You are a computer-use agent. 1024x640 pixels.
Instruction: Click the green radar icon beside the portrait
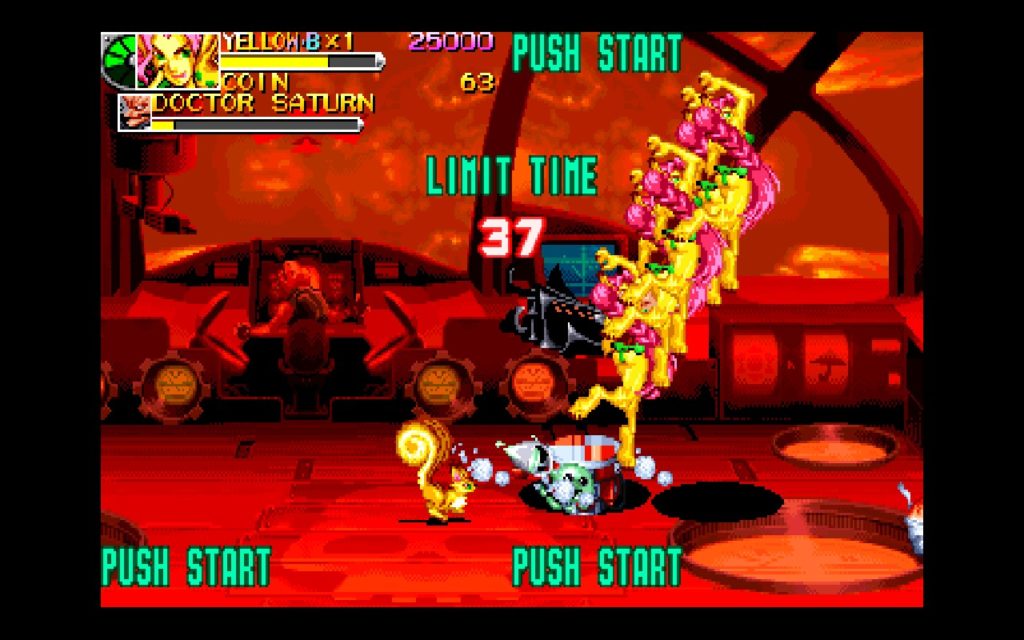coord(119,60)
